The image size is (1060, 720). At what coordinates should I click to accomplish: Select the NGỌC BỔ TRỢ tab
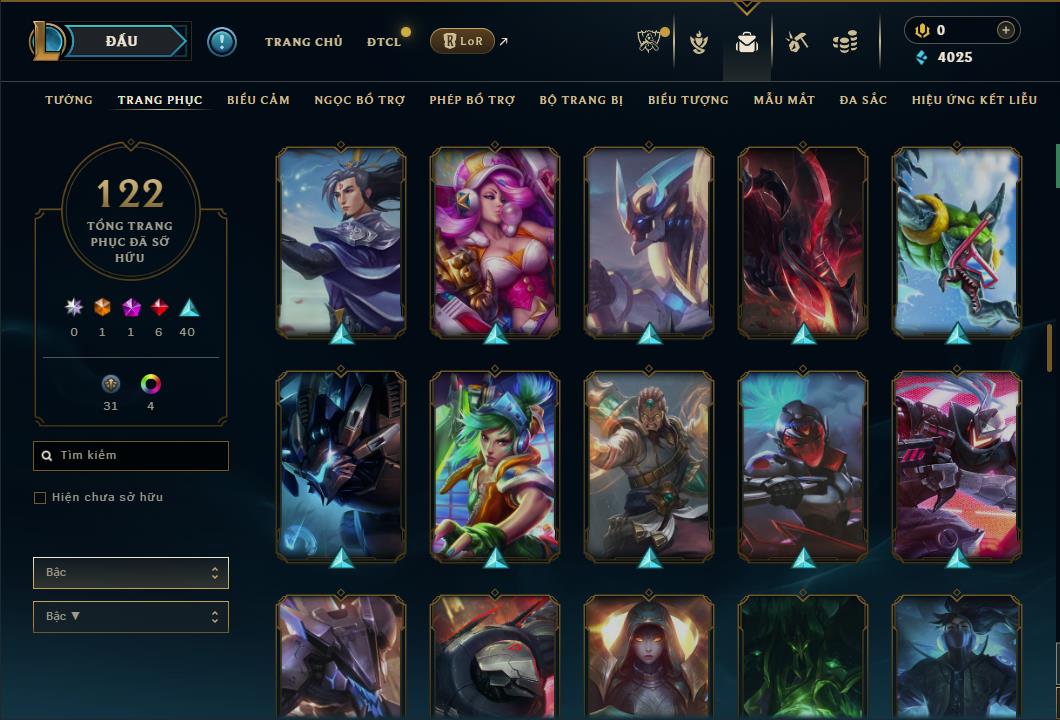click(359, 100)
